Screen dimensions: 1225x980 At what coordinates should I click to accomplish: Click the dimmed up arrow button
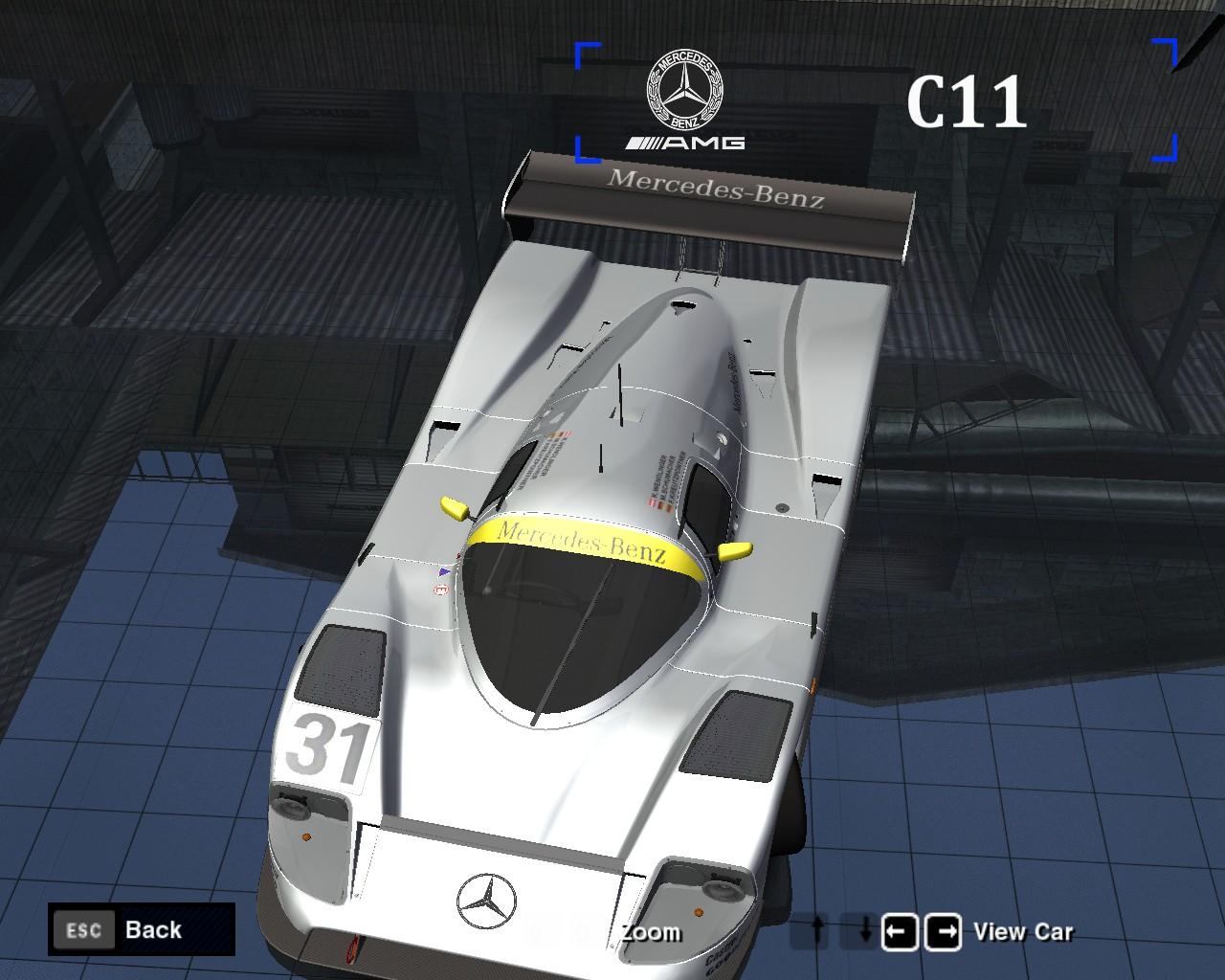[816, 931]
